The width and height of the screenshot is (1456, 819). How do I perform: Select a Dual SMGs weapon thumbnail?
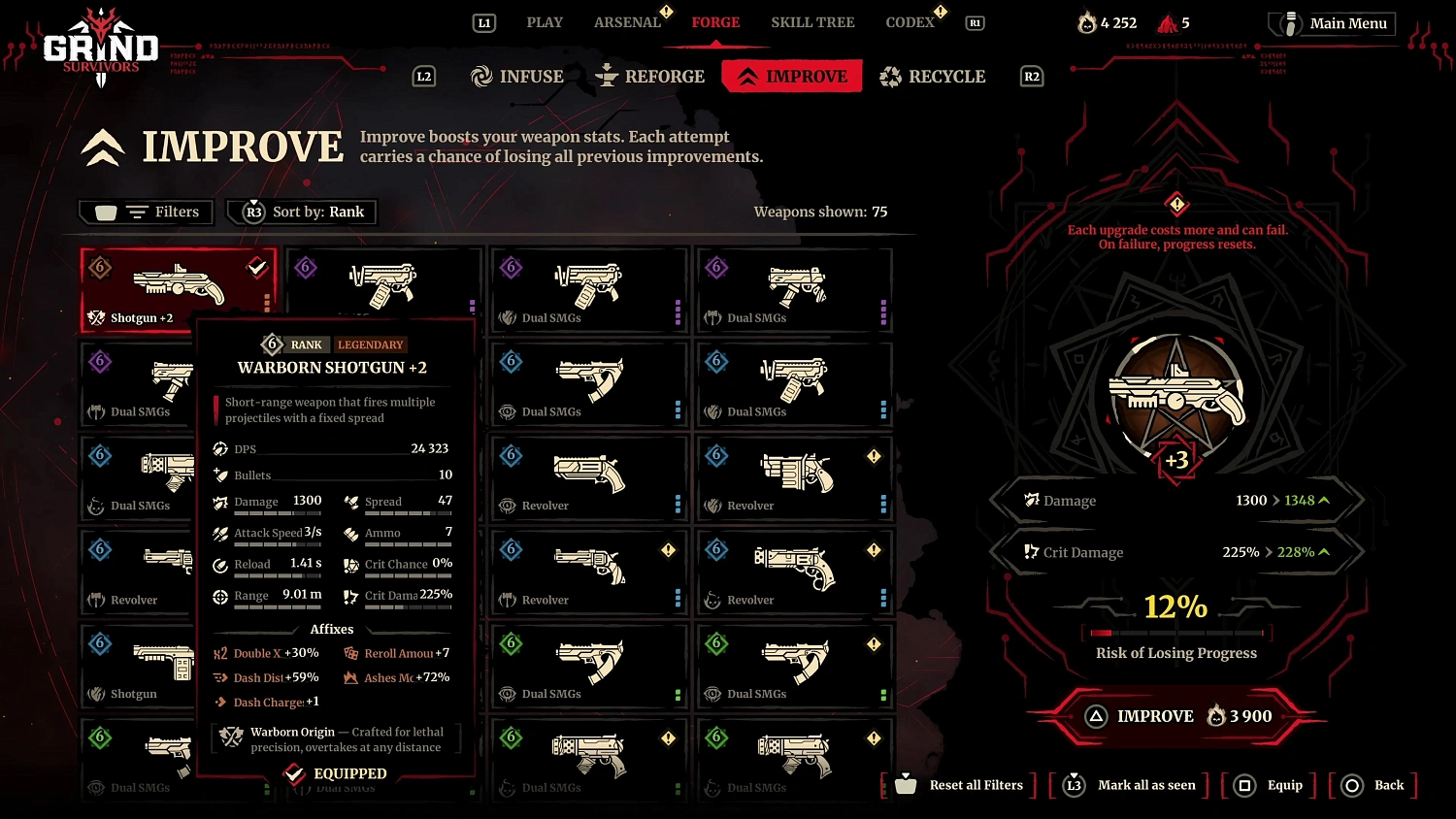pyautogui.click(x=589, y=283)
